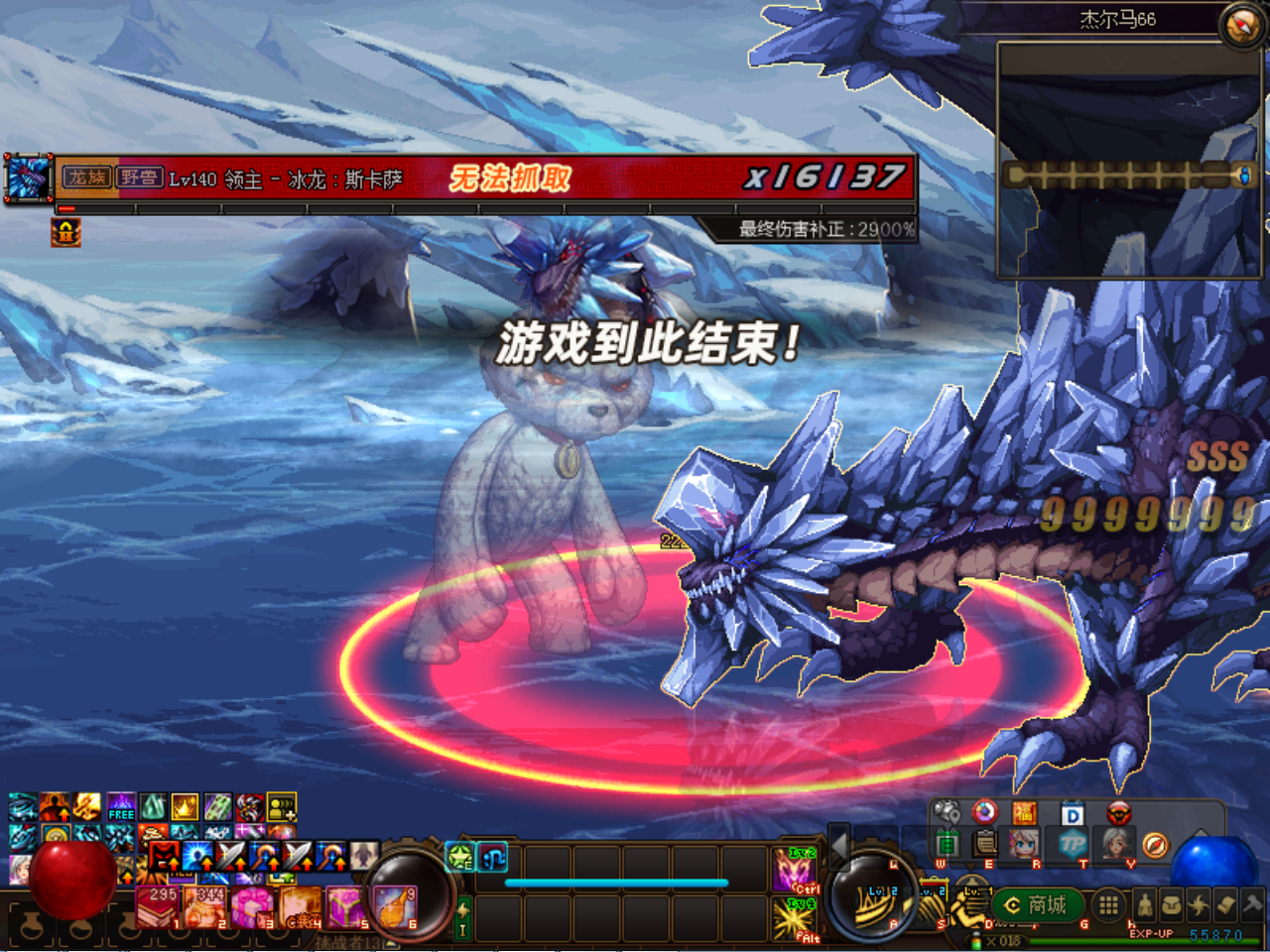Open the 商城 in-game mall
Screen dimensions: 1270x952
pos(1037,903)
